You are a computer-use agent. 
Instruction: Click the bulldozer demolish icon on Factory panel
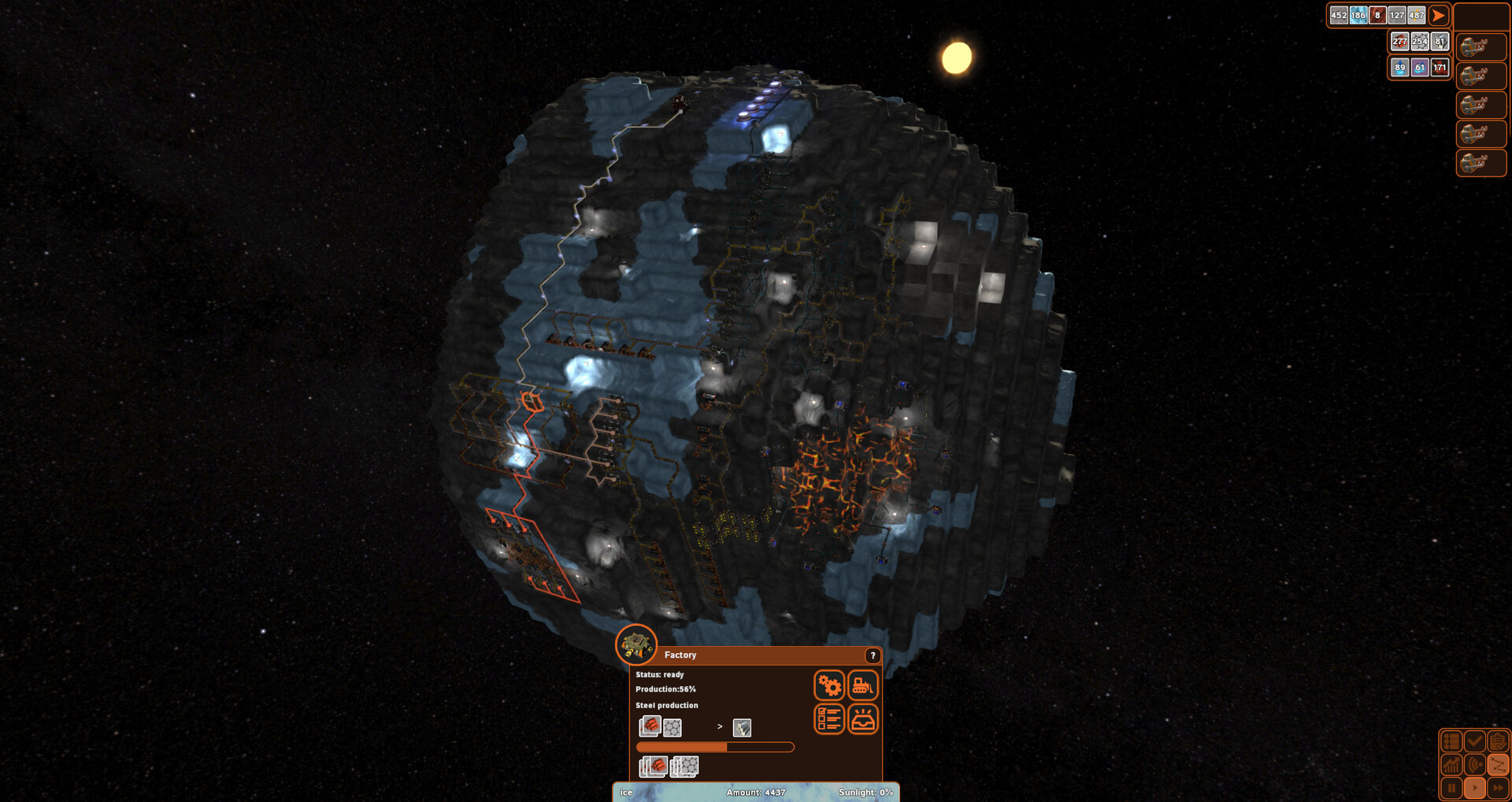863,685
